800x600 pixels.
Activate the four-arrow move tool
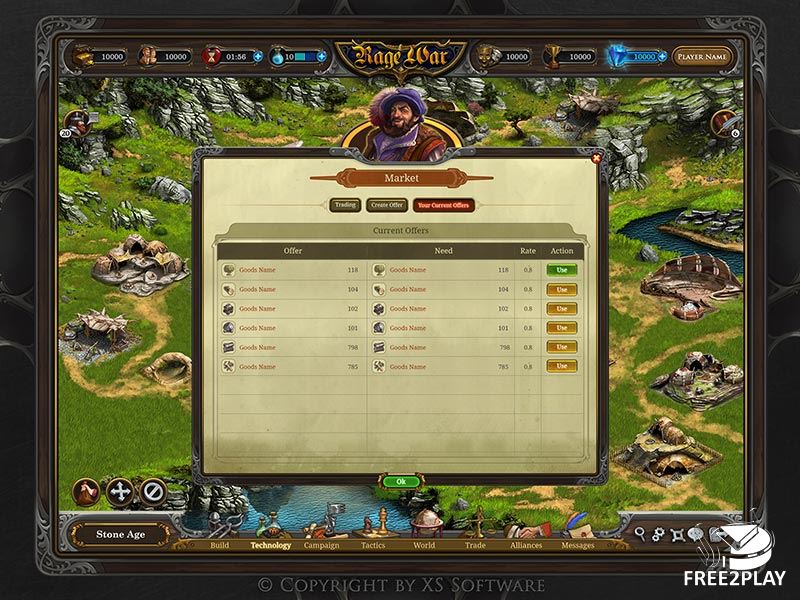click(x=120, y=491)
